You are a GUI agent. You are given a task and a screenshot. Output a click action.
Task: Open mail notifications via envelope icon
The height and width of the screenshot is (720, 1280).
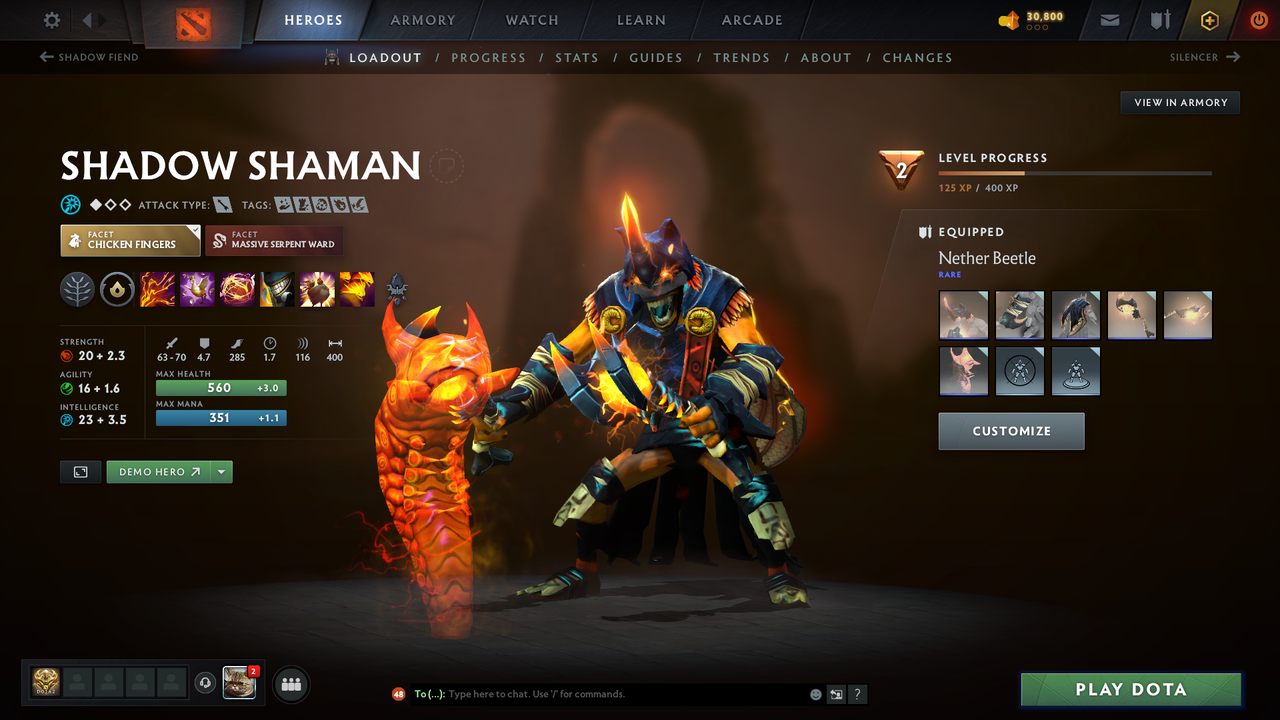tap(1108, 19)
